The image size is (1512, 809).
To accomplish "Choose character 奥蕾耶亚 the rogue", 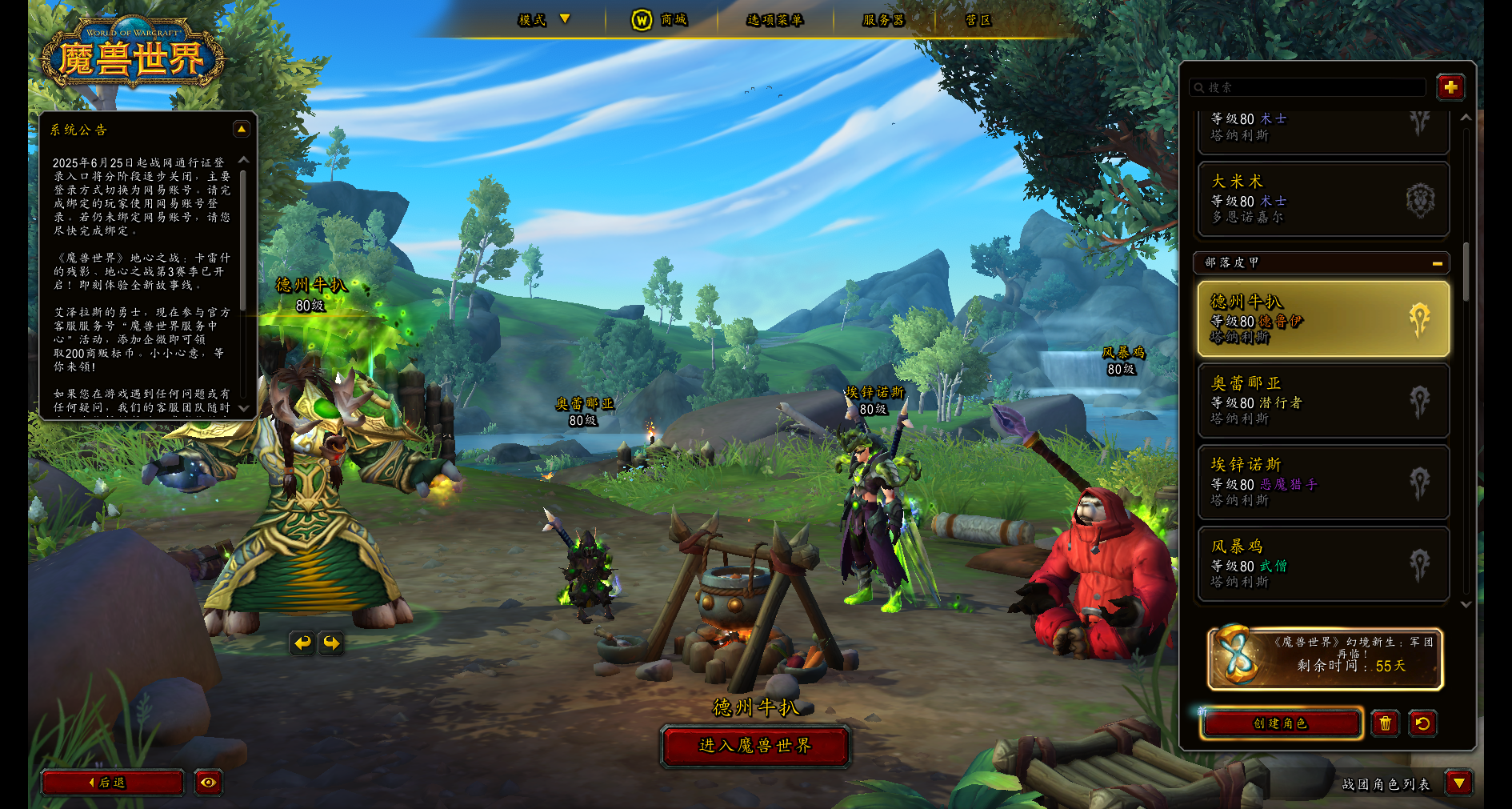I will coord(1323,400).
